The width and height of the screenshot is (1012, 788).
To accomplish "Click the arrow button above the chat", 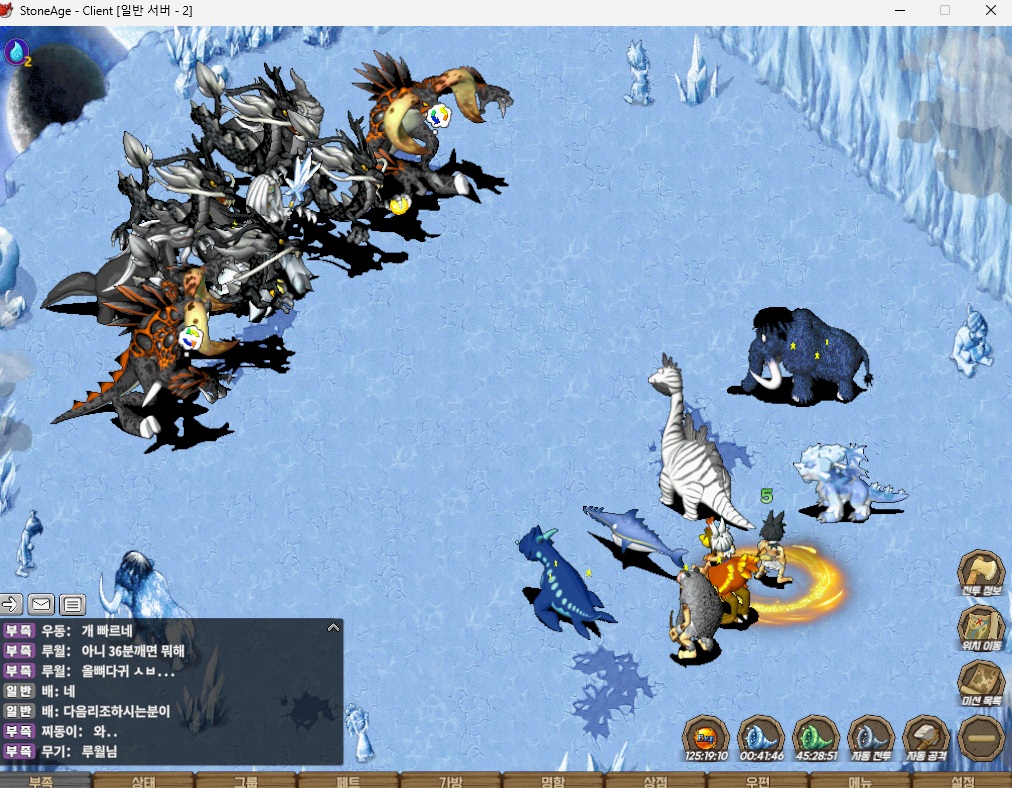I will (11, 603).
